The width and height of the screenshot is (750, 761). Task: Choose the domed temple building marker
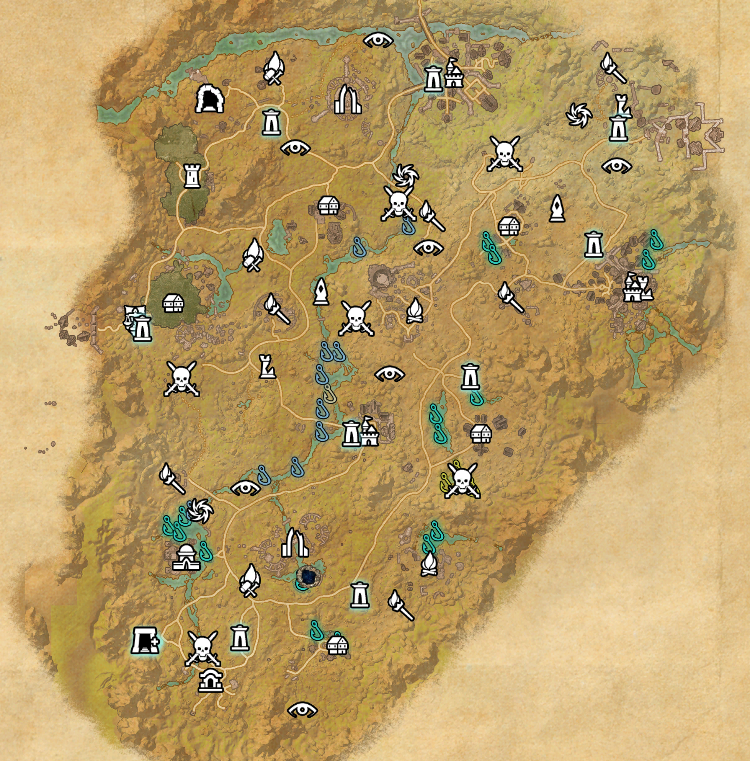coord(187,558)
